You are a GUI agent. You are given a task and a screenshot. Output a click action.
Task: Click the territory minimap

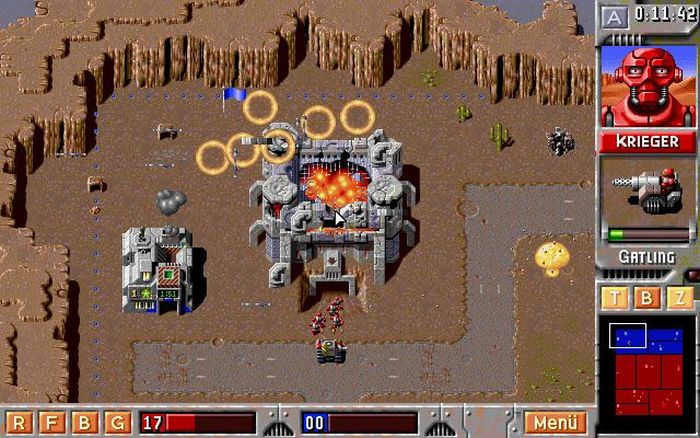coord(647,367)
